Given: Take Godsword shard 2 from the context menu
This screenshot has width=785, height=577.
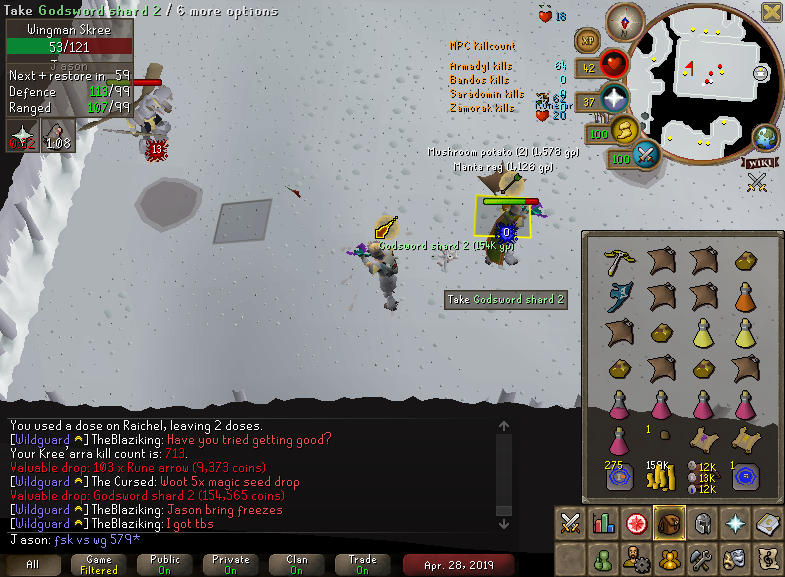Looking at the screenshot, I should tap(505, 299).
